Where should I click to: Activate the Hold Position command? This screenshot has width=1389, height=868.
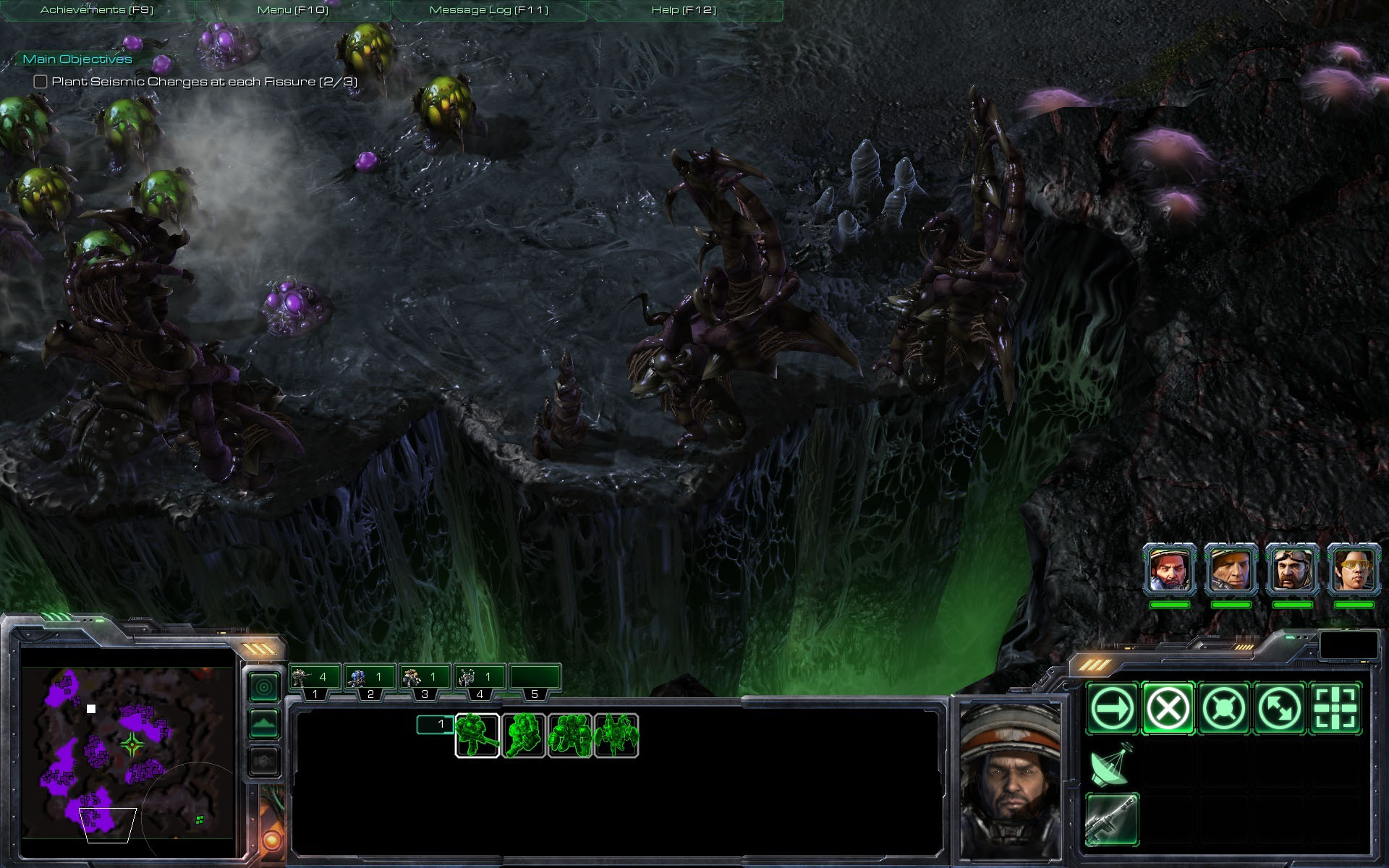tap(1223, 709)
